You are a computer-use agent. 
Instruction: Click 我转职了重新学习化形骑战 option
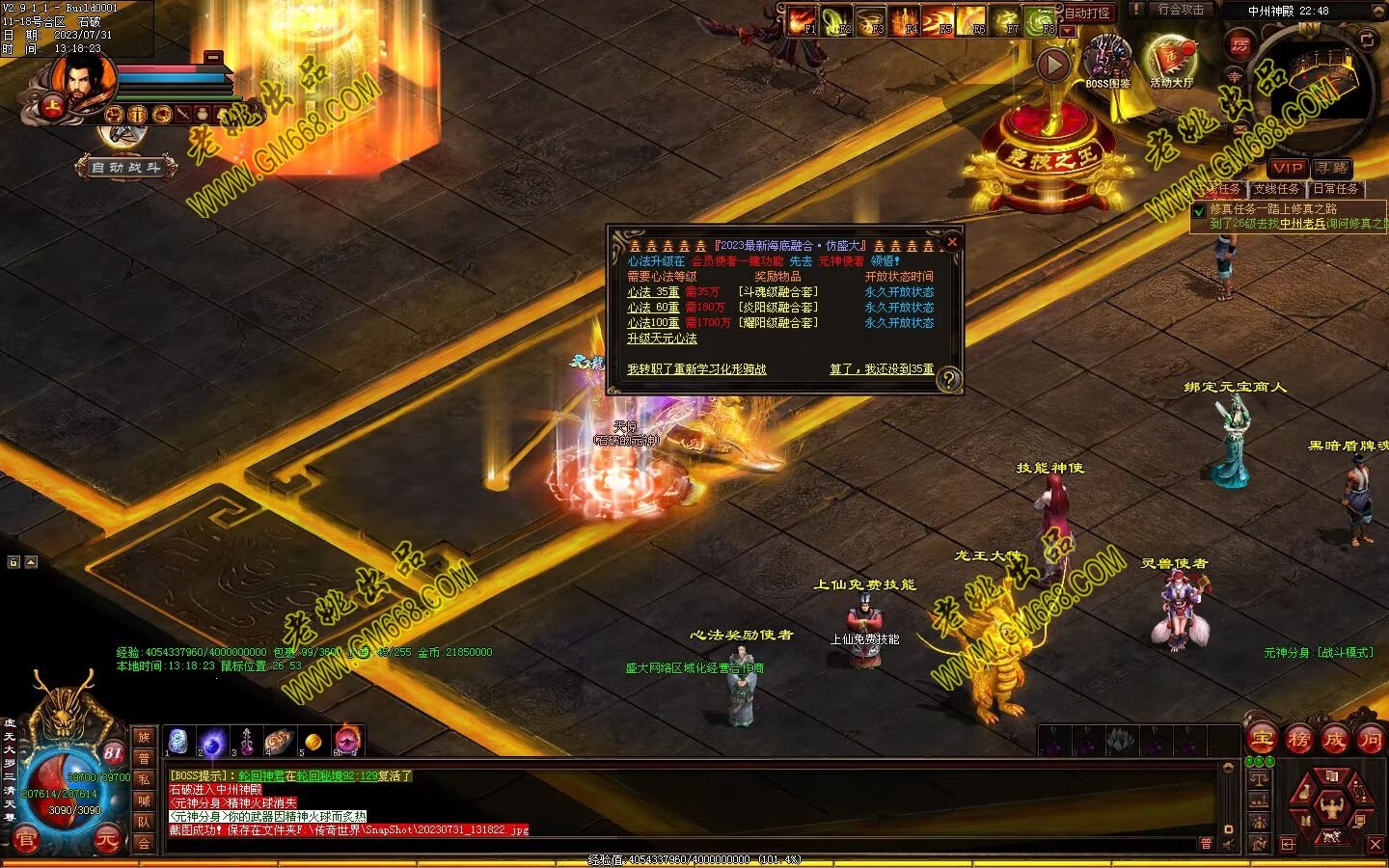pyautogui.click(x=696, y=369)
